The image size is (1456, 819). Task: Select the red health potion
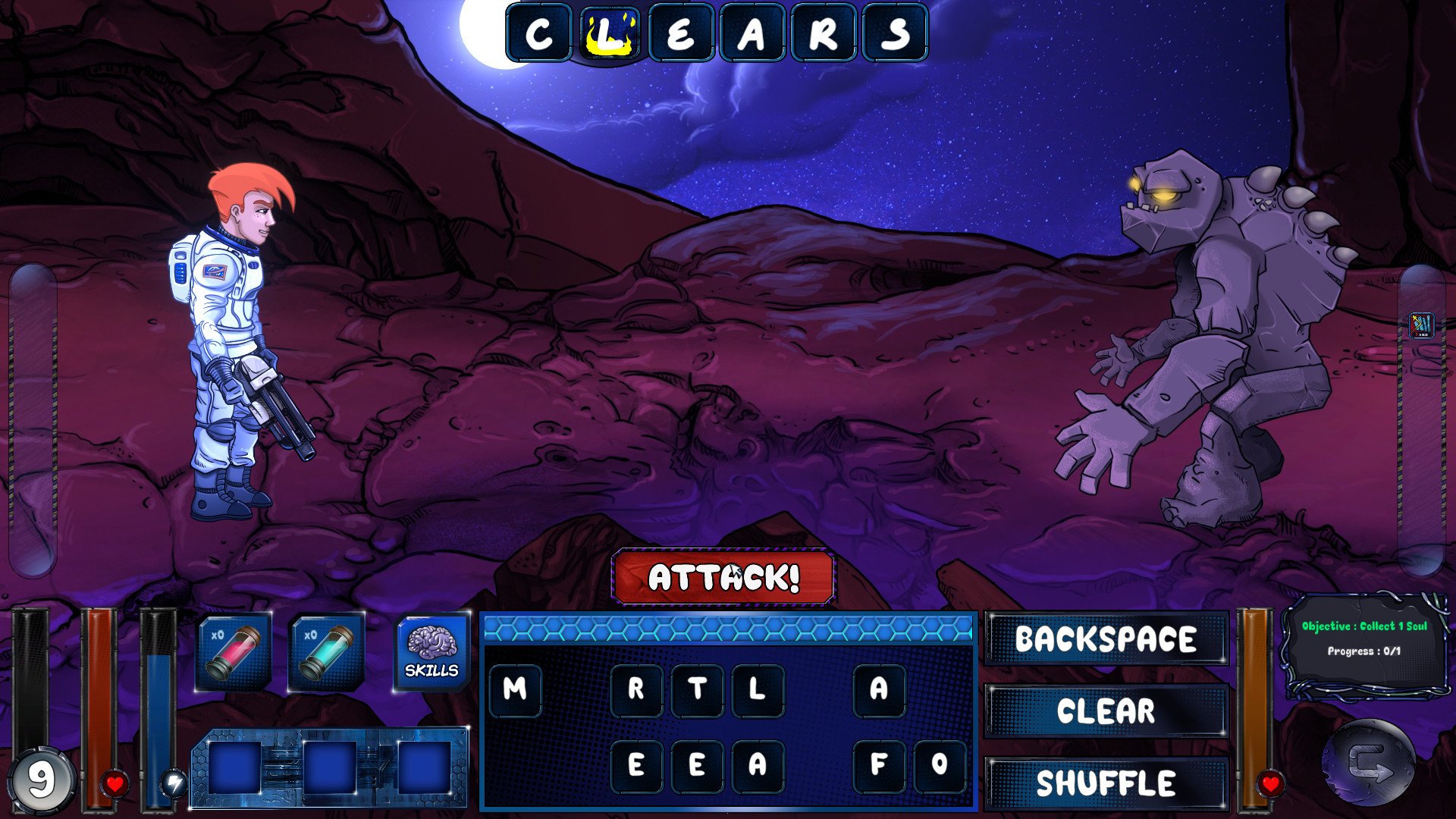(234, 651)
